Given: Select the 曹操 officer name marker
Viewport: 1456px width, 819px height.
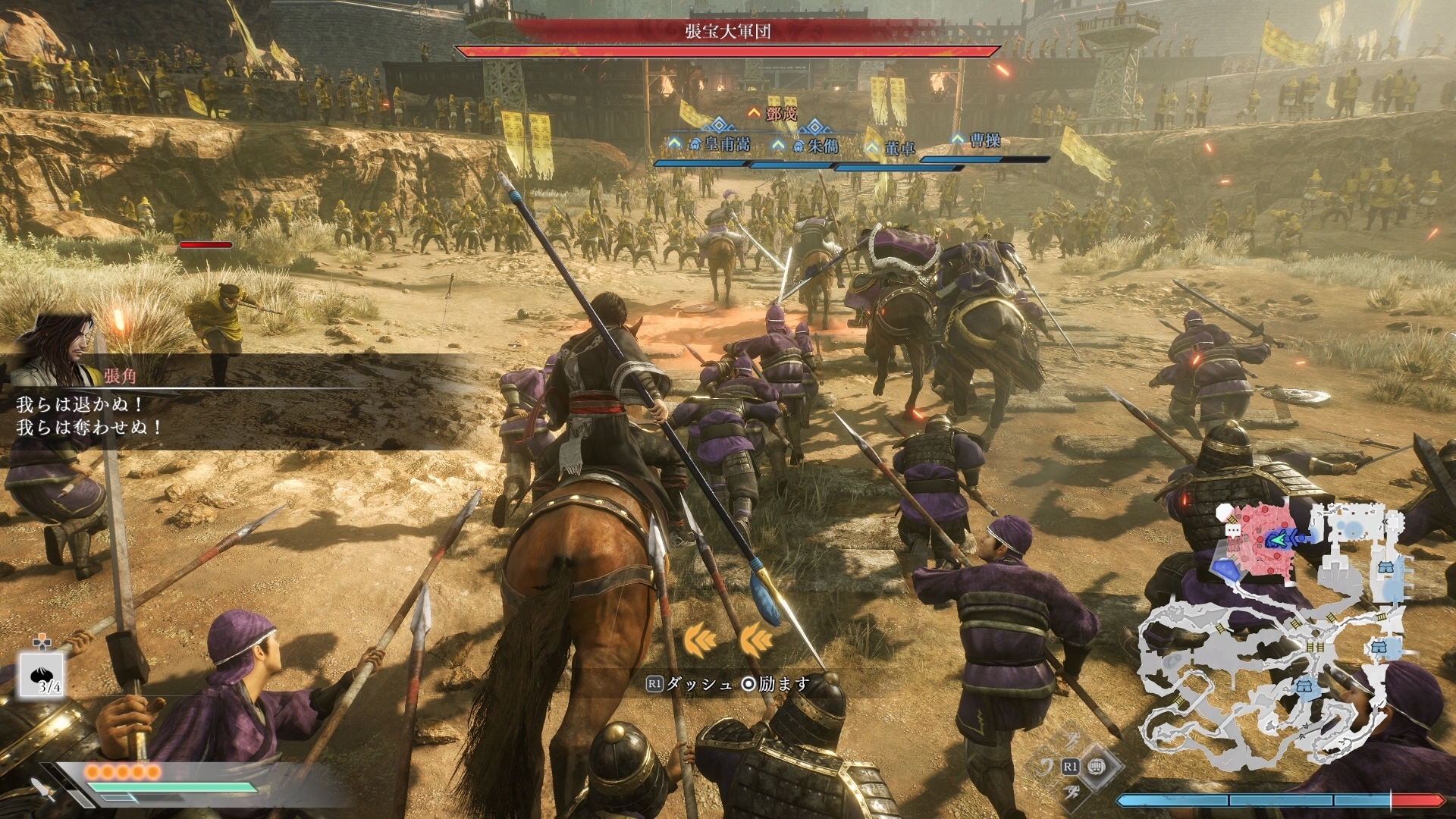Looking at the screenshot, I should tap(984, 140).
